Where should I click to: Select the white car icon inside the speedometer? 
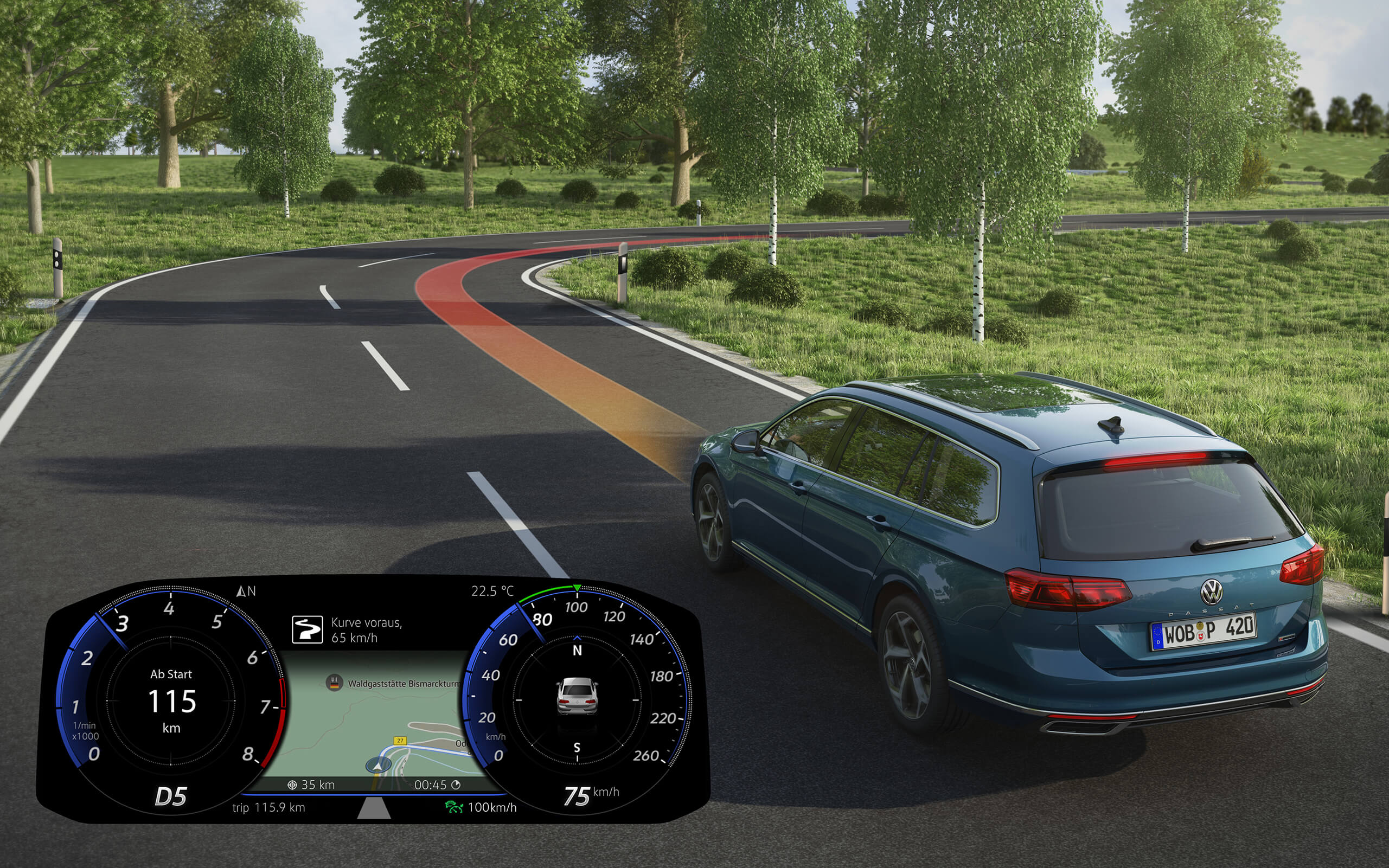(577, 696)
